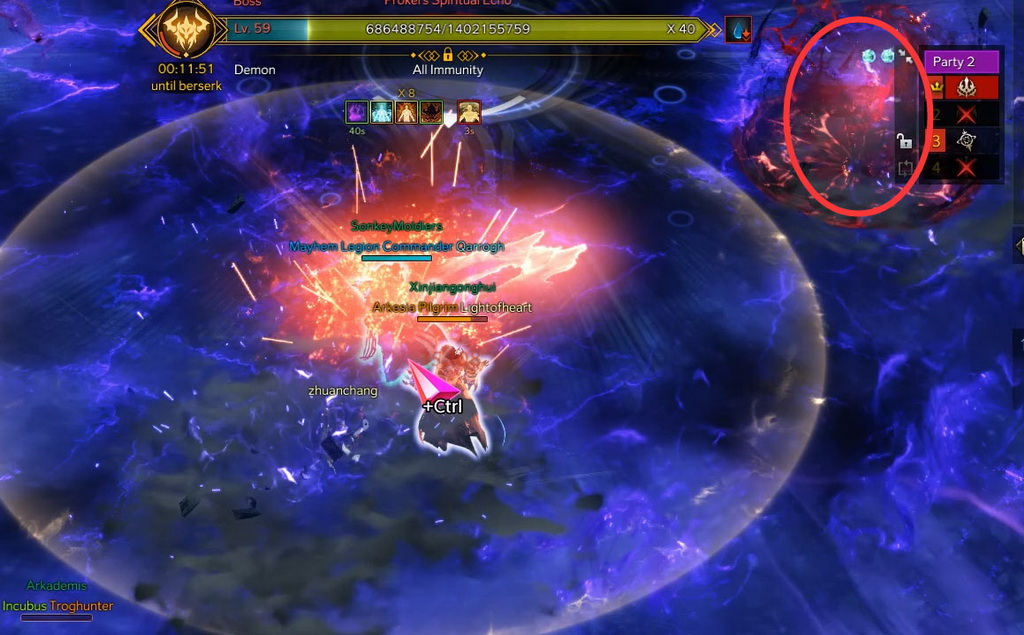Inspect the red-bordered debuff with 3s timer
Image resolution: width=1024 pixels, height=635 pixels.
coord(469,112)
